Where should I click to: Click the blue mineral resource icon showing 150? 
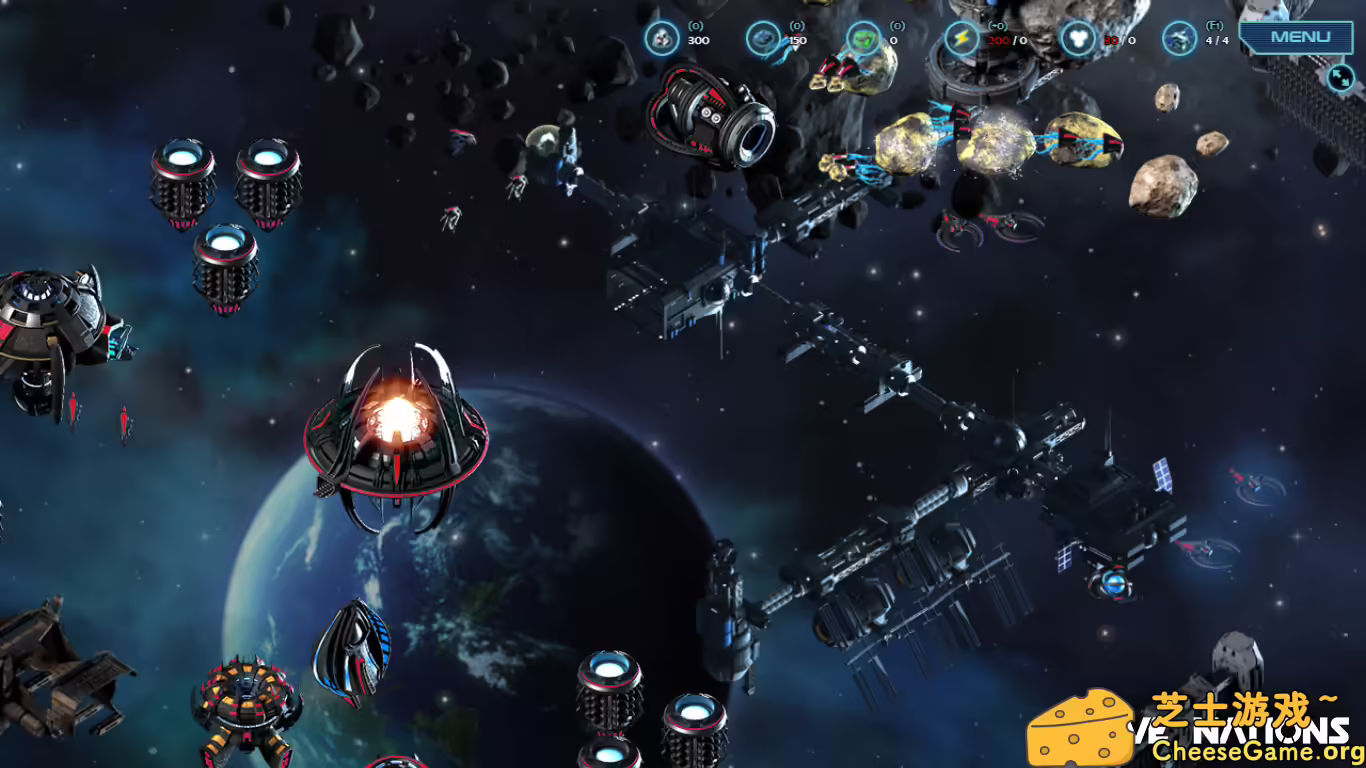[763, 38]
